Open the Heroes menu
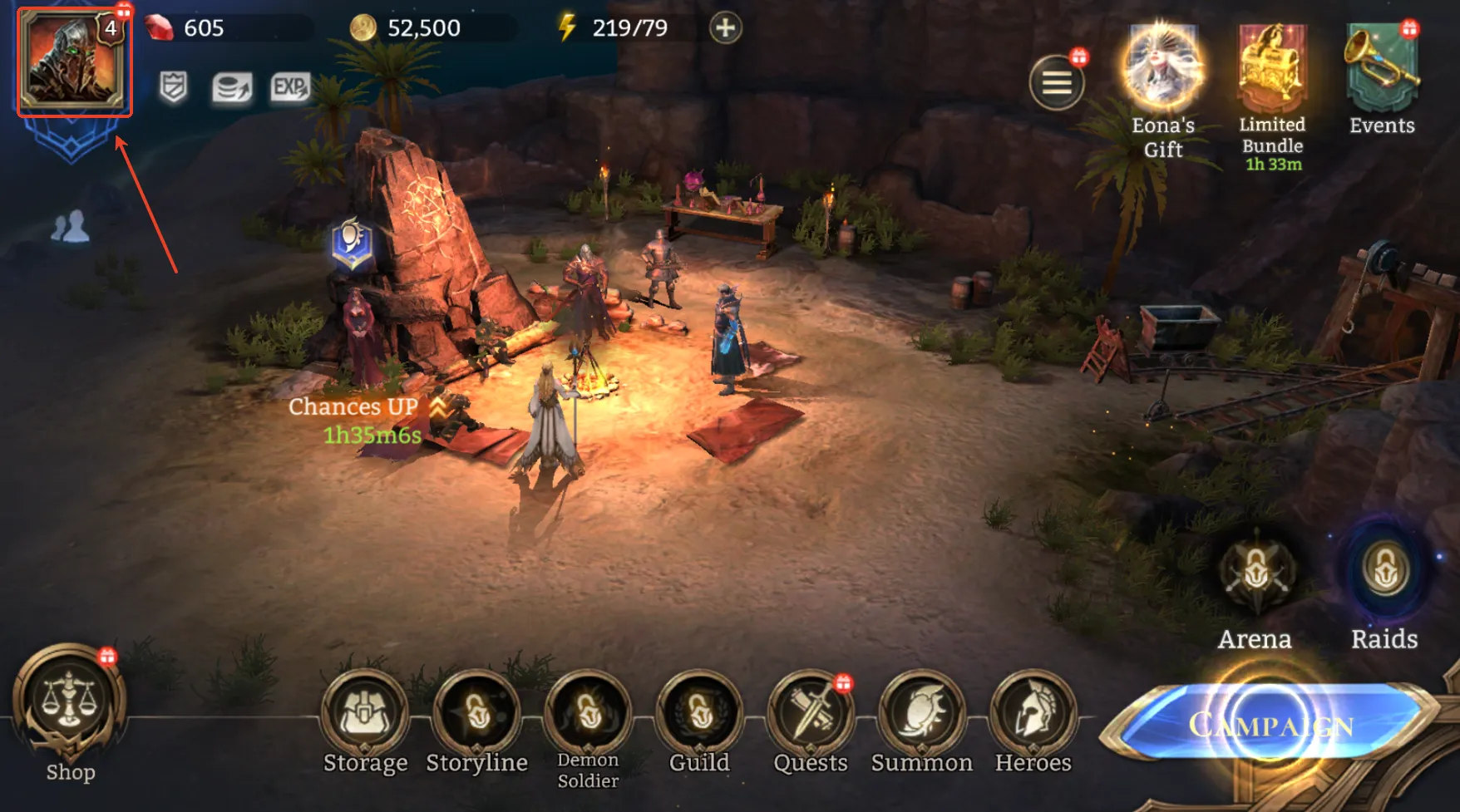Screen dimensions: 1460x812 [x=1033, y=715]
